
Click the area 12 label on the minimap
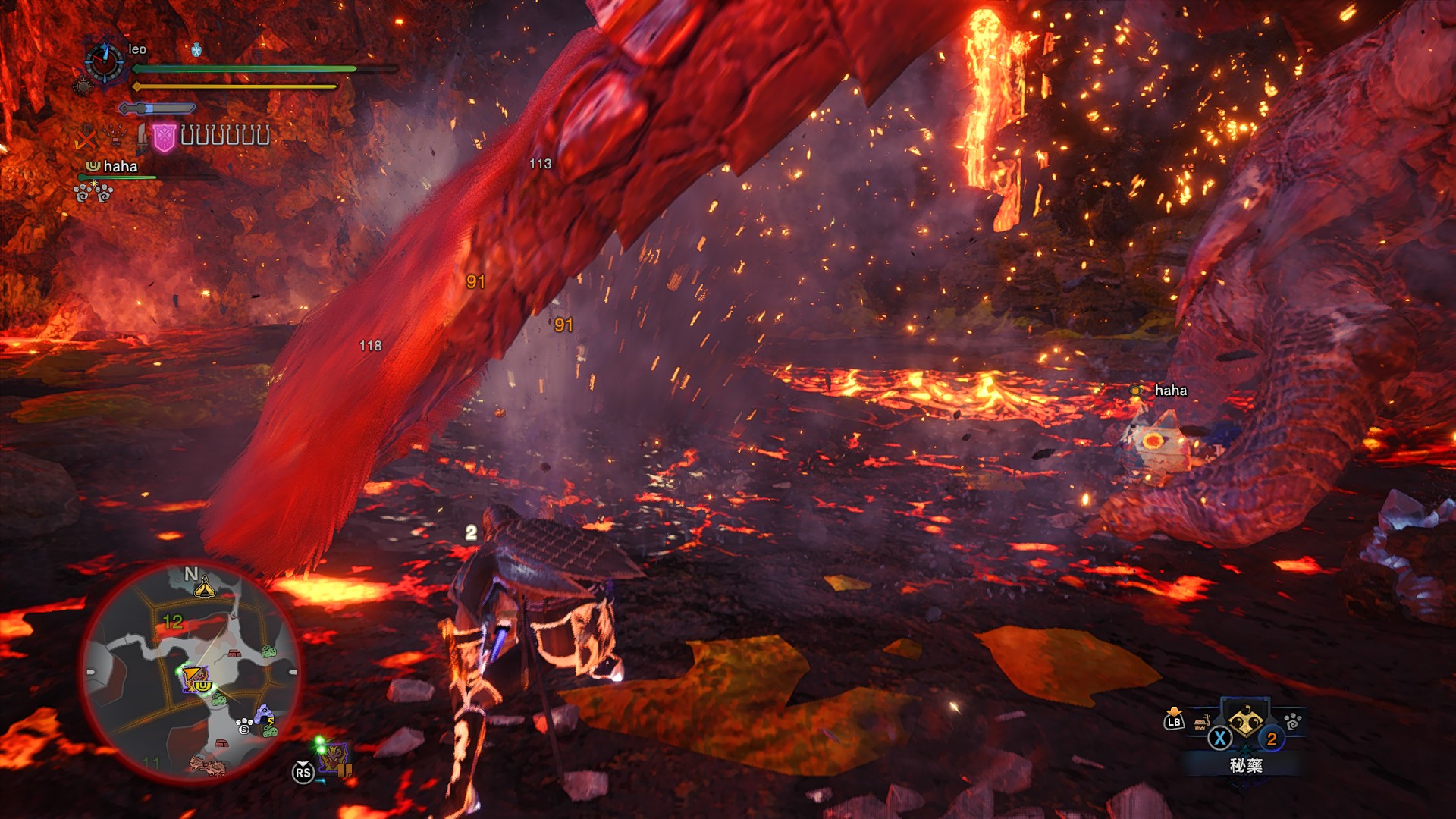[173, 622]
